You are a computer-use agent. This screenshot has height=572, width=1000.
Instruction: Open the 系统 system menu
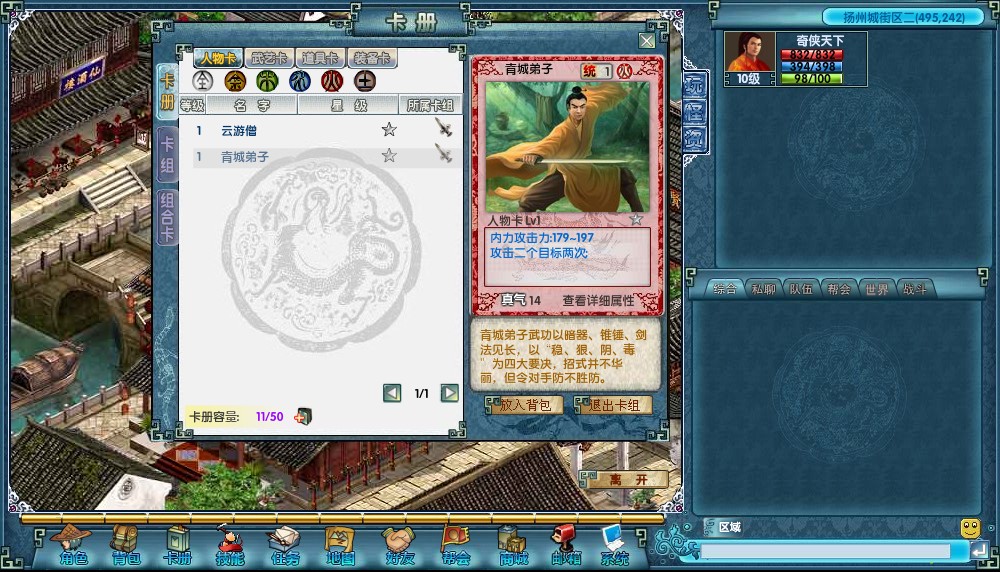click(614, 546)
